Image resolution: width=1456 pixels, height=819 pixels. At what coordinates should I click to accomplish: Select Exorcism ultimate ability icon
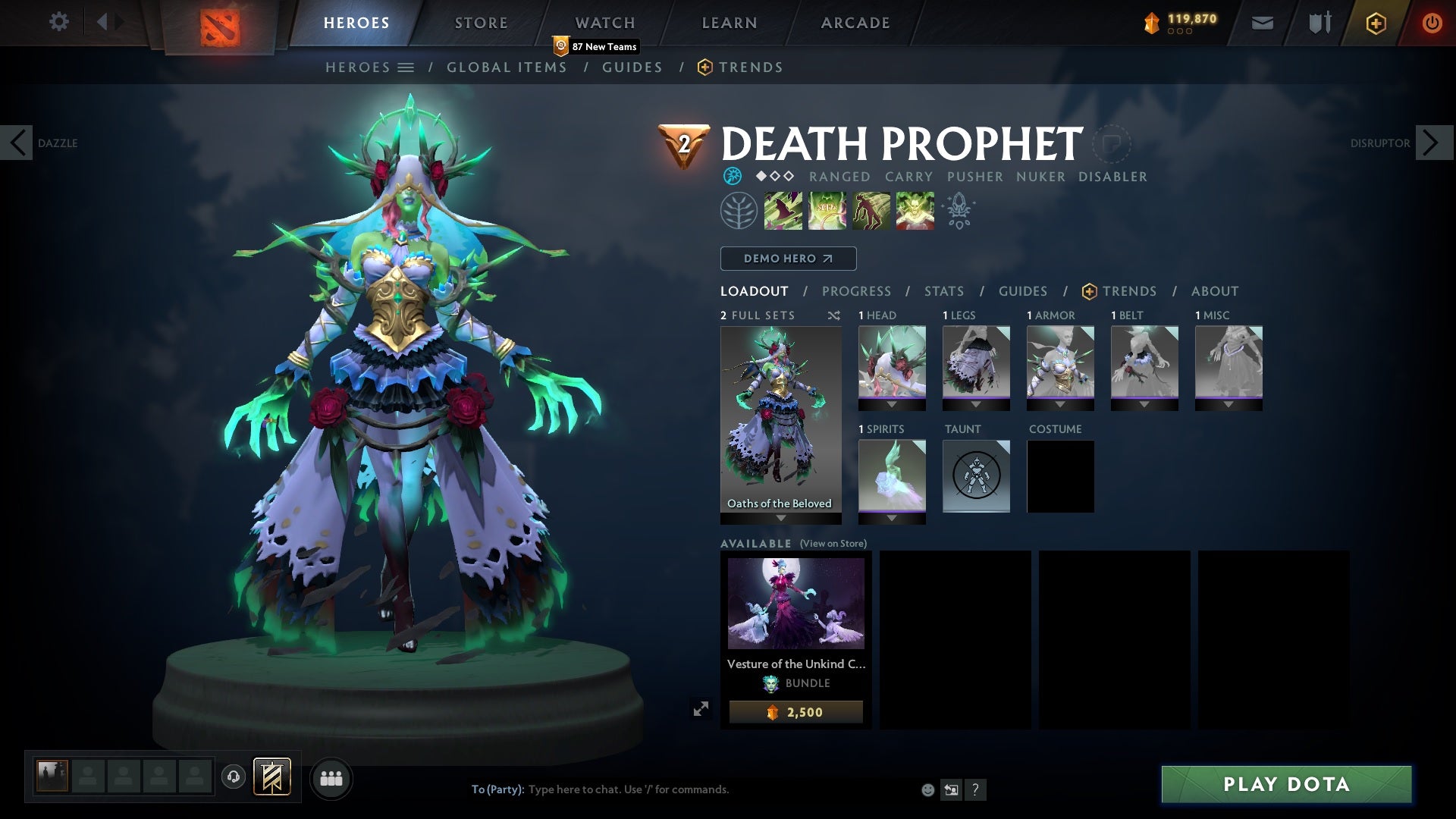[914, 210]
